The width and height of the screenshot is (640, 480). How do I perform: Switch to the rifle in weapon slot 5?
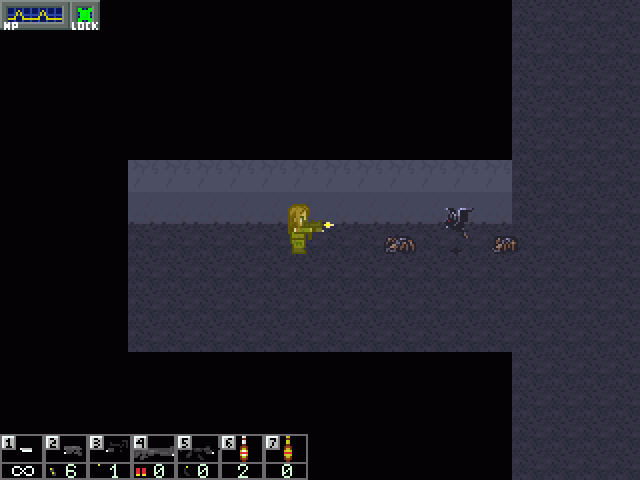tap(198, 457)
